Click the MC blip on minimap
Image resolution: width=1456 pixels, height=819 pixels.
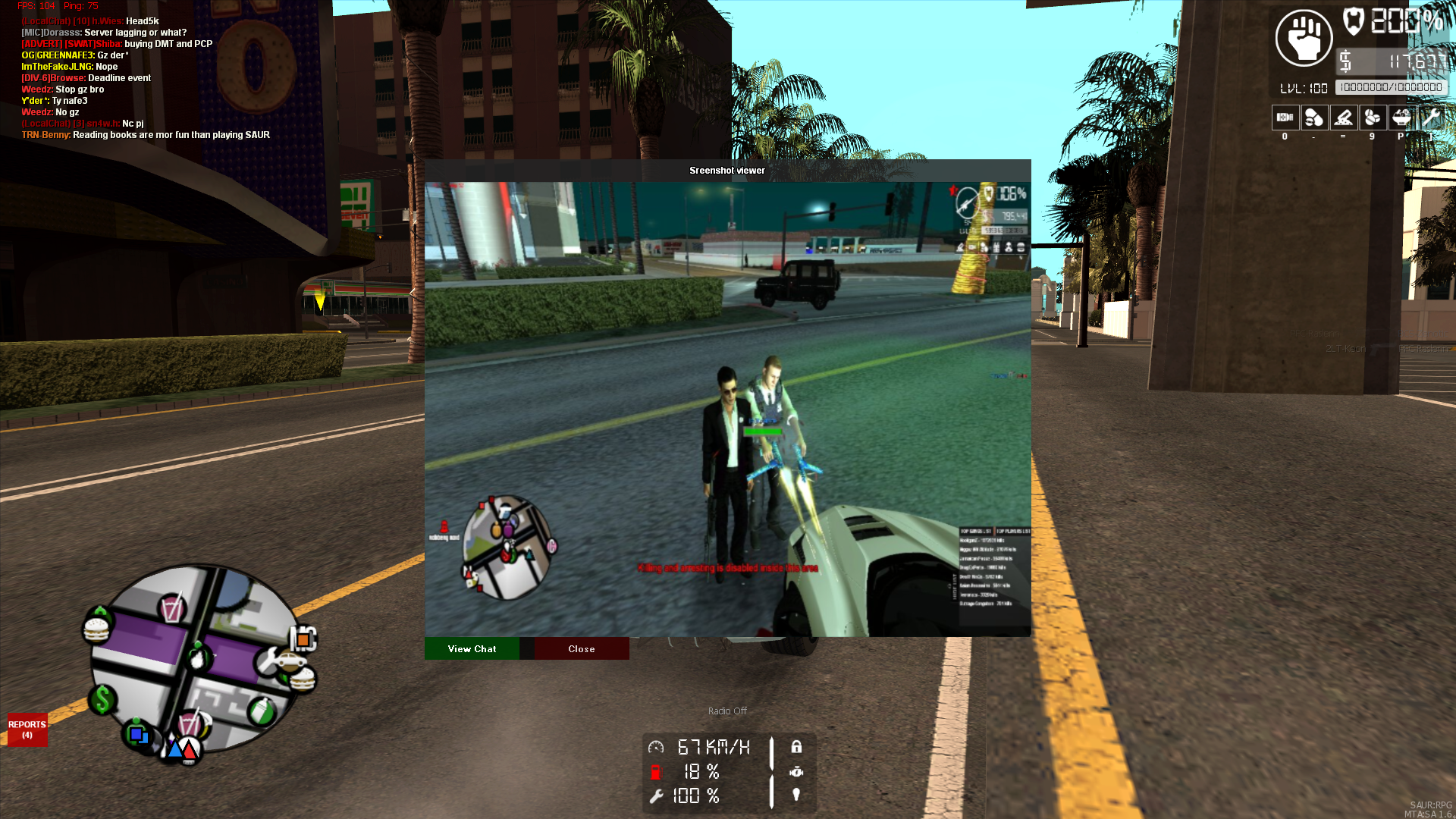click(x=303, y=639)
